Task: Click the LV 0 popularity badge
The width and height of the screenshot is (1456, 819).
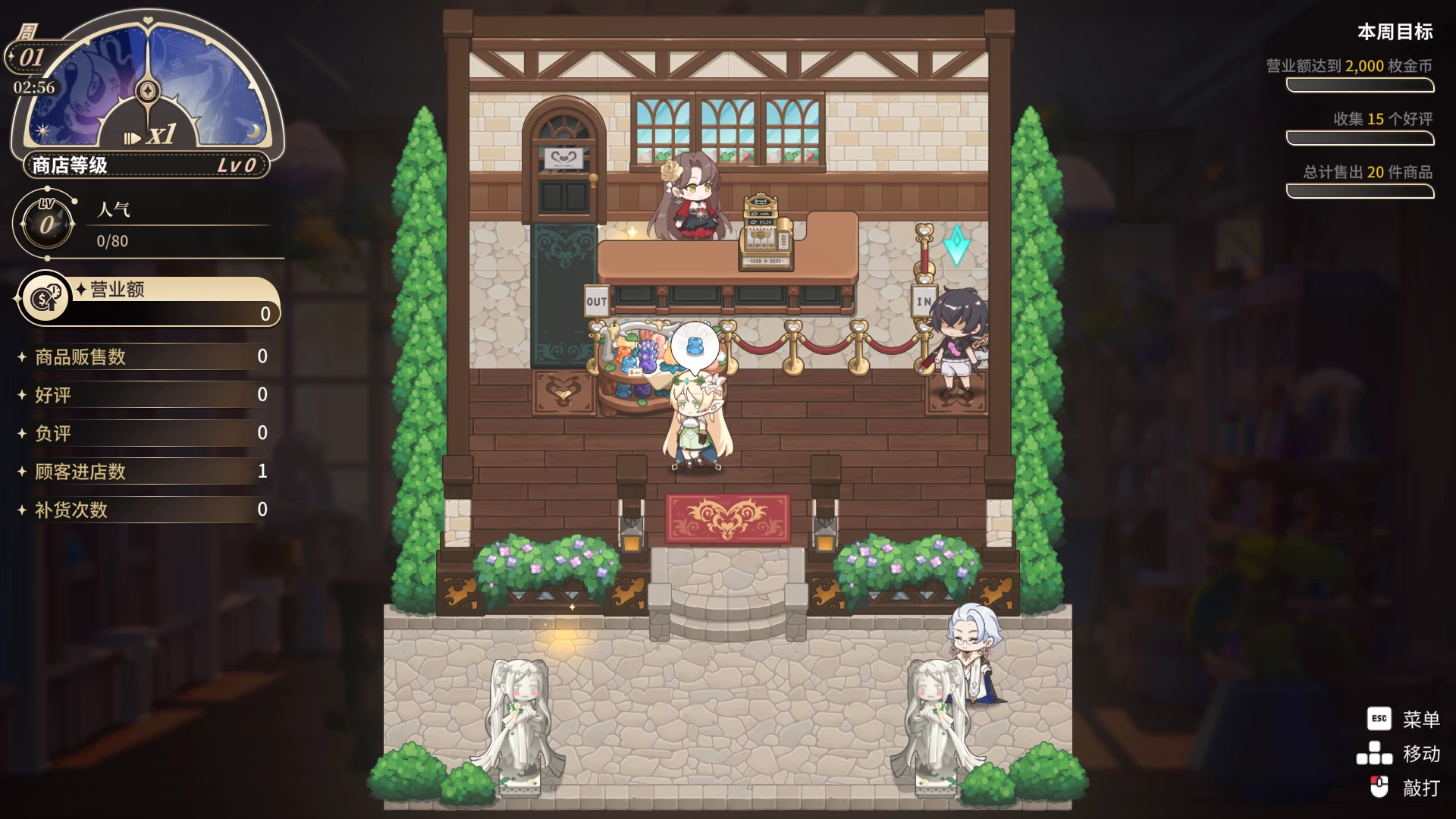Action: [45, 224]
